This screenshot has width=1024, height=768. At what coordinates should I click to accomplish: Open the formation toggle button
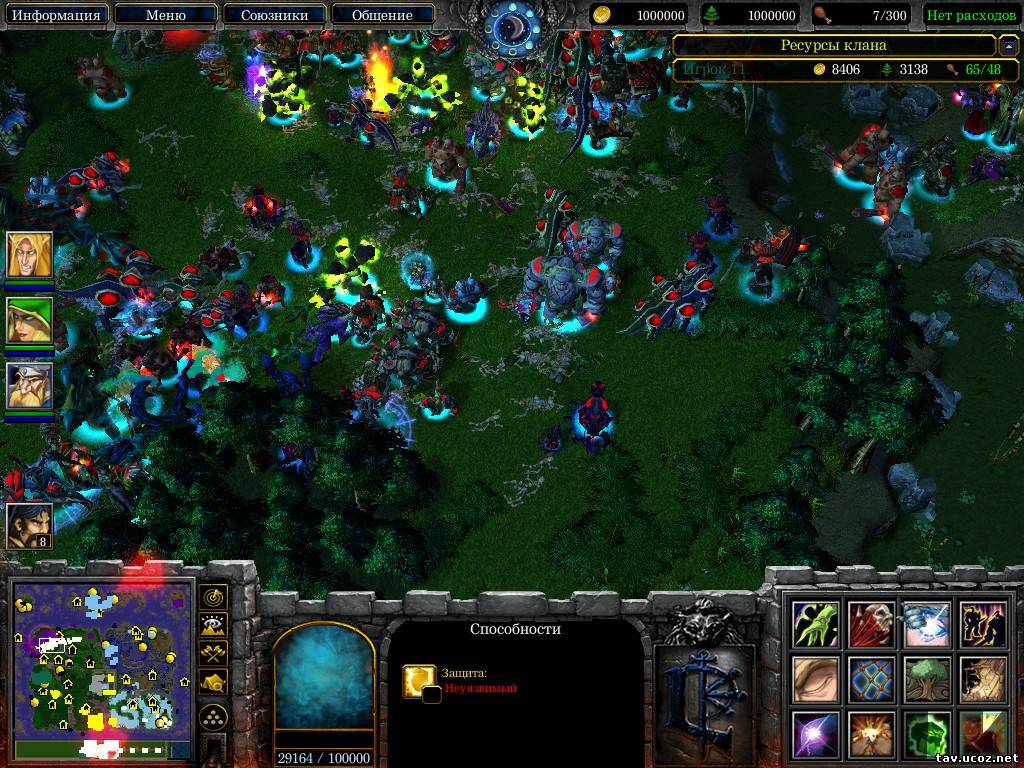(x=215, y=717)
